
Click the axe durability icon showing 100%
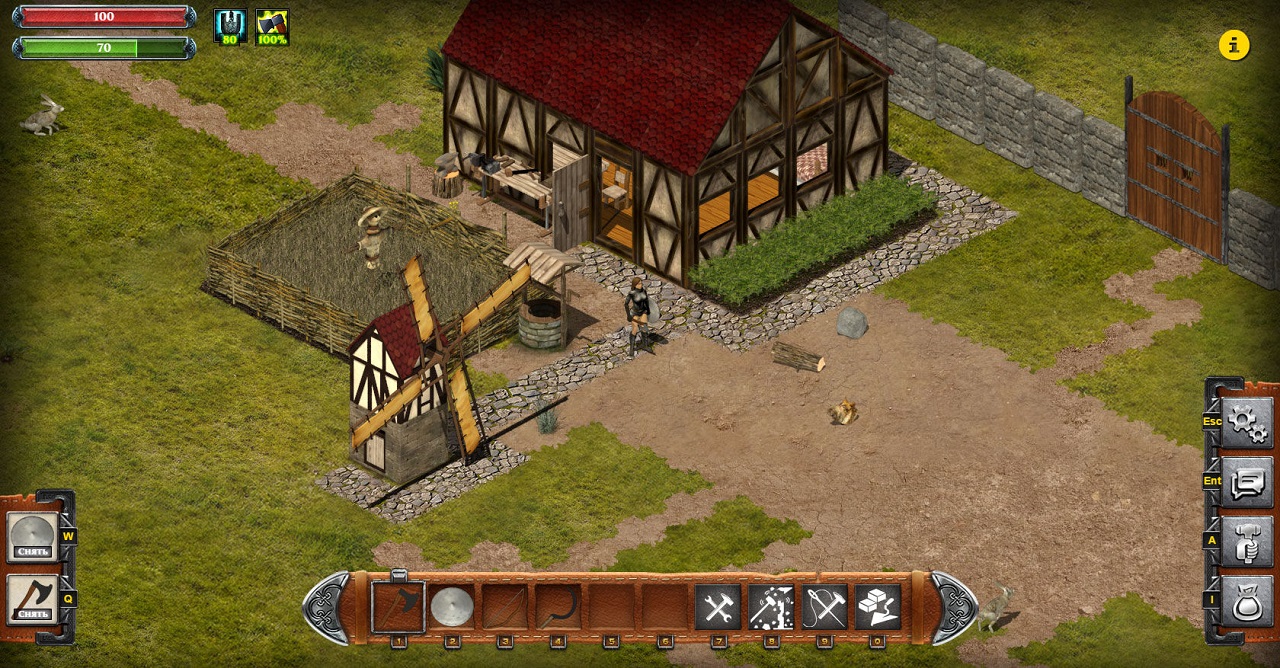coord(272,27)
